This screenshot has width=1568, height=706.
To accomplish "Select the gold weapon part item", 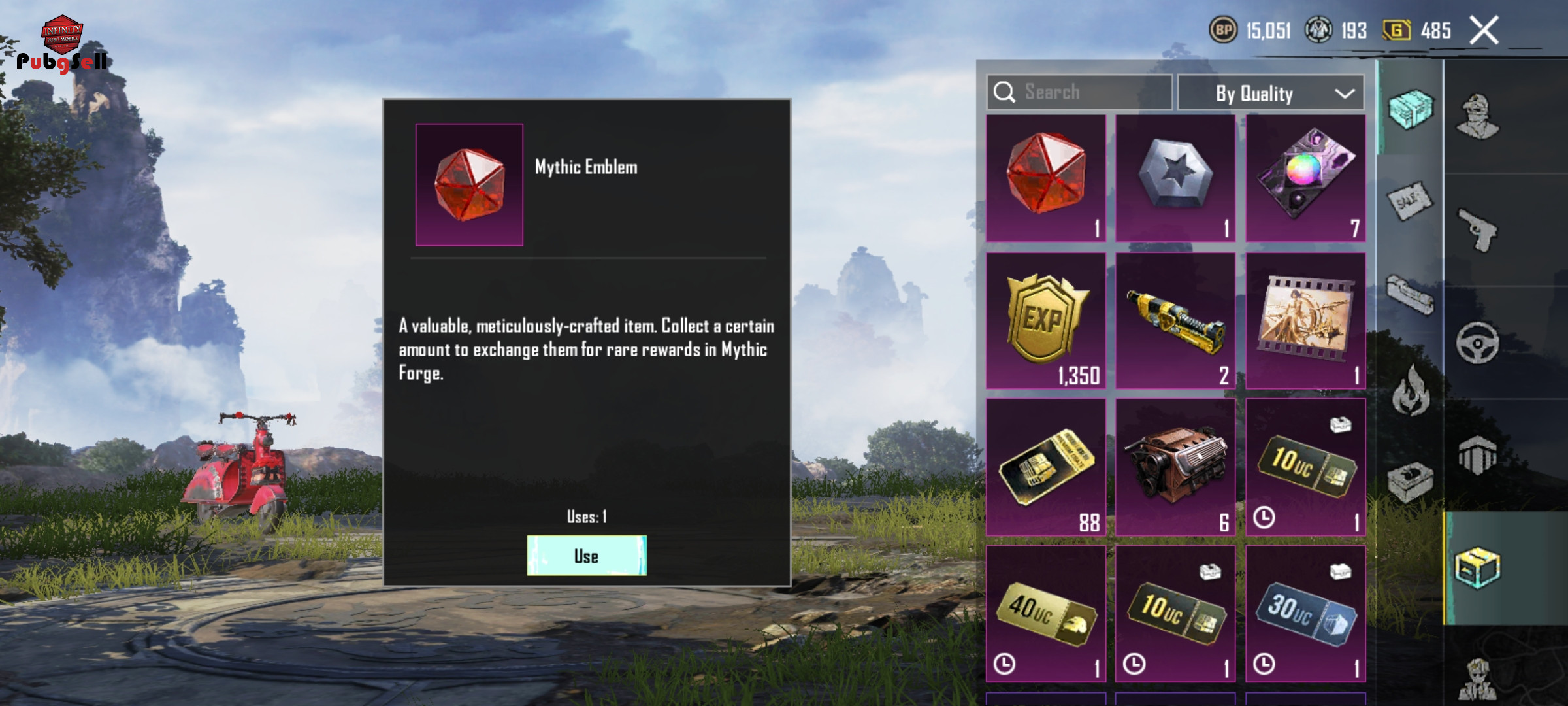I will point(1175,322).
